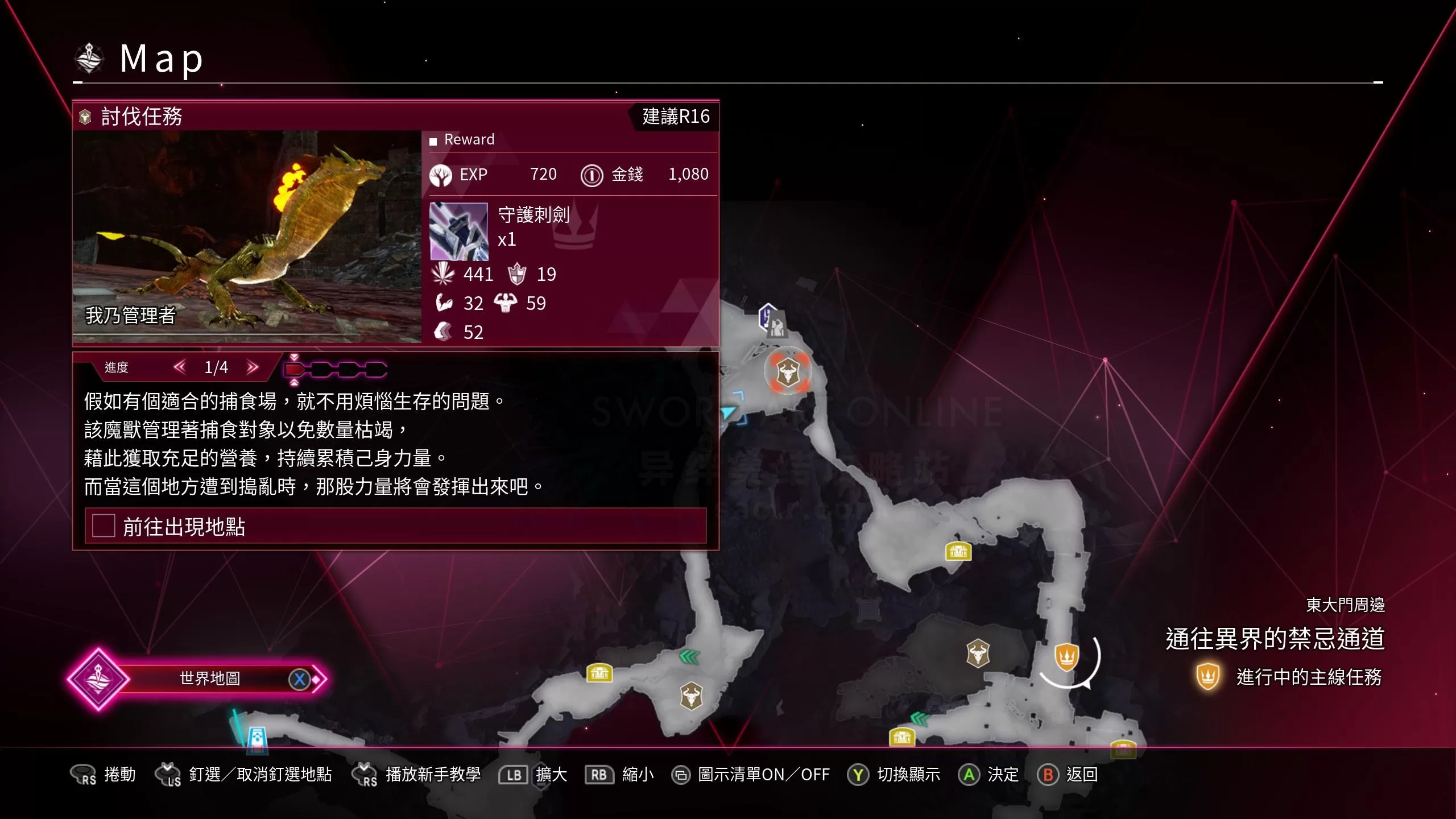This screenshot has width=1456, height=819.
Task: Click the red-targeted bull hunt marker on map
Action: tap(788, 373)
